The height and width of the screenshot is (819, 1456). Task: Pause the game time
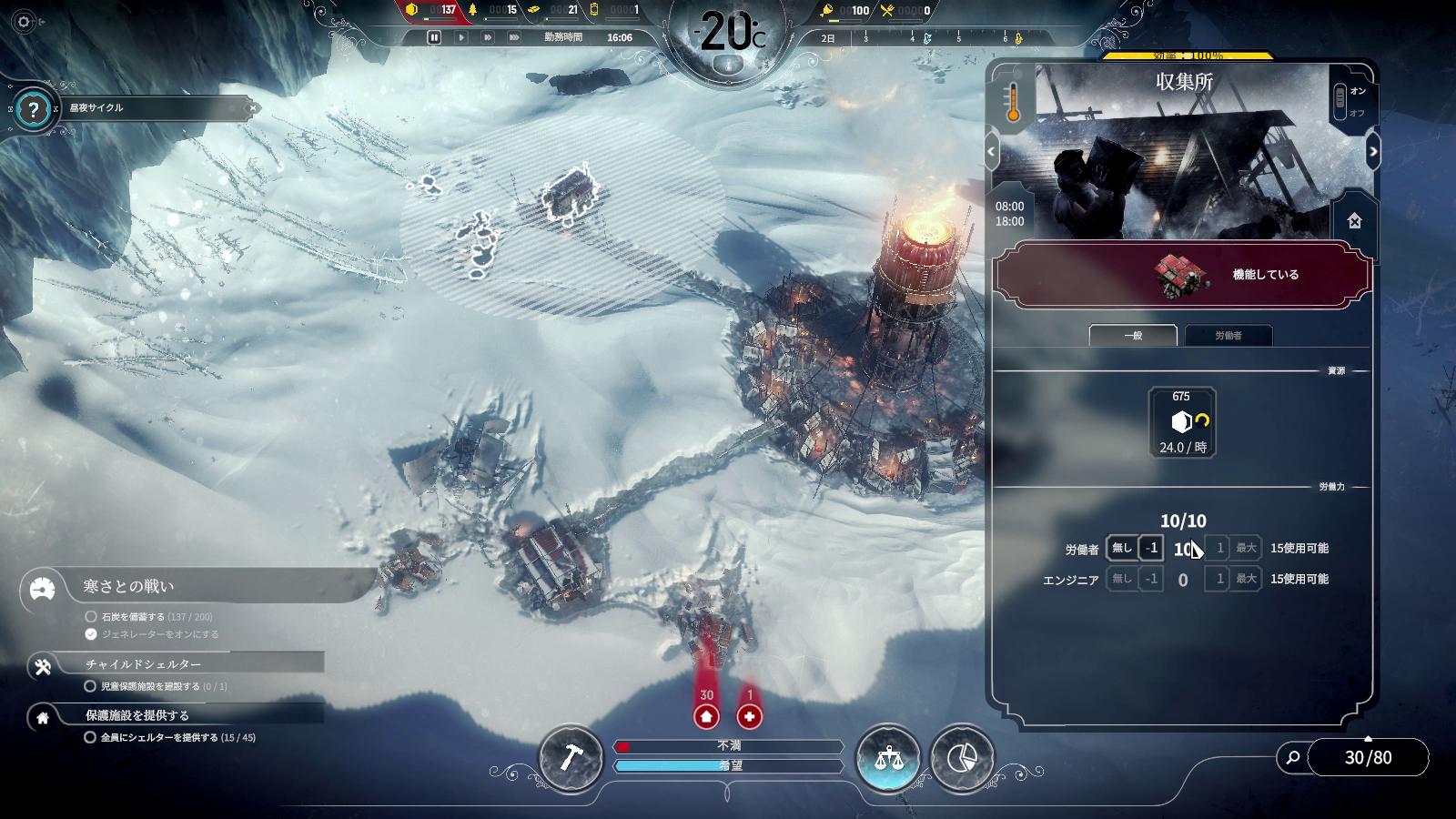click(434, 37)
